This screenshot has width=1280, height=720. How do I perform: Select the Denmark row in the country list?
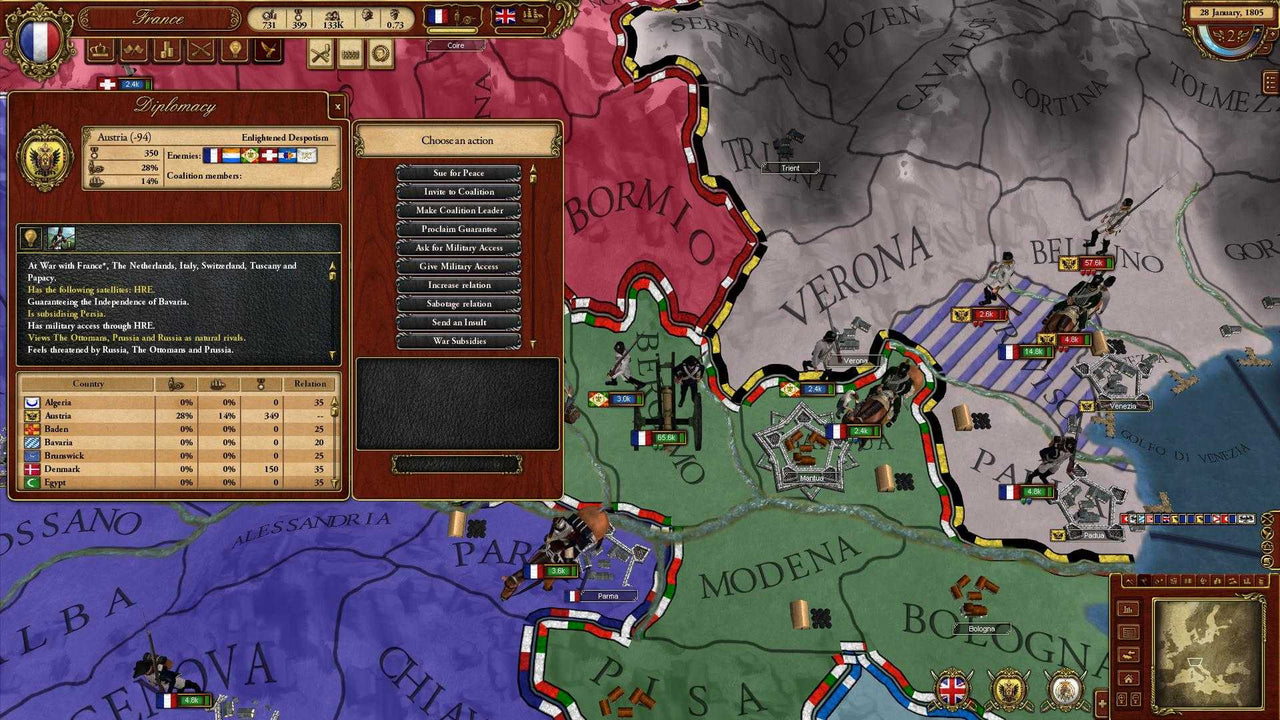pyautogui.click(x=100, y=468)
